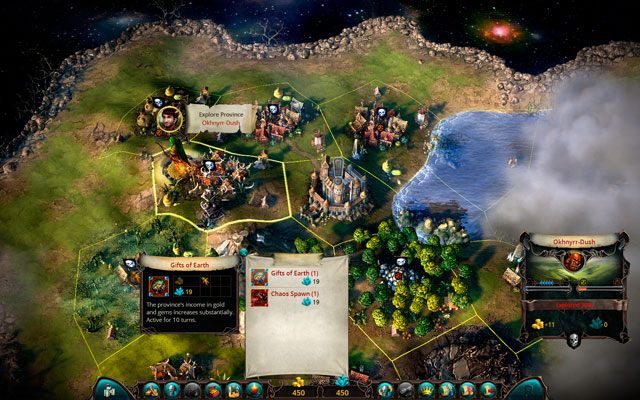Screen dimensions: 640x400
Task: Click the hero portrait on the map
Action: coord(171,119)
